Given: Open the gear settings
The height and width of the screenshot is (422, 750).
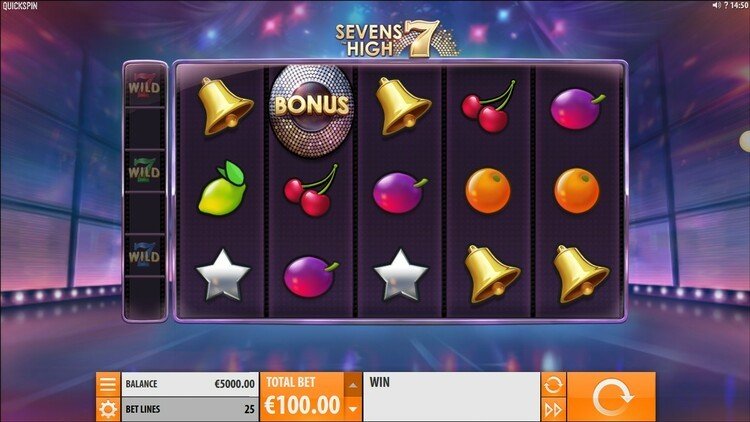Looking at the screenshot, I should point(108,409).
